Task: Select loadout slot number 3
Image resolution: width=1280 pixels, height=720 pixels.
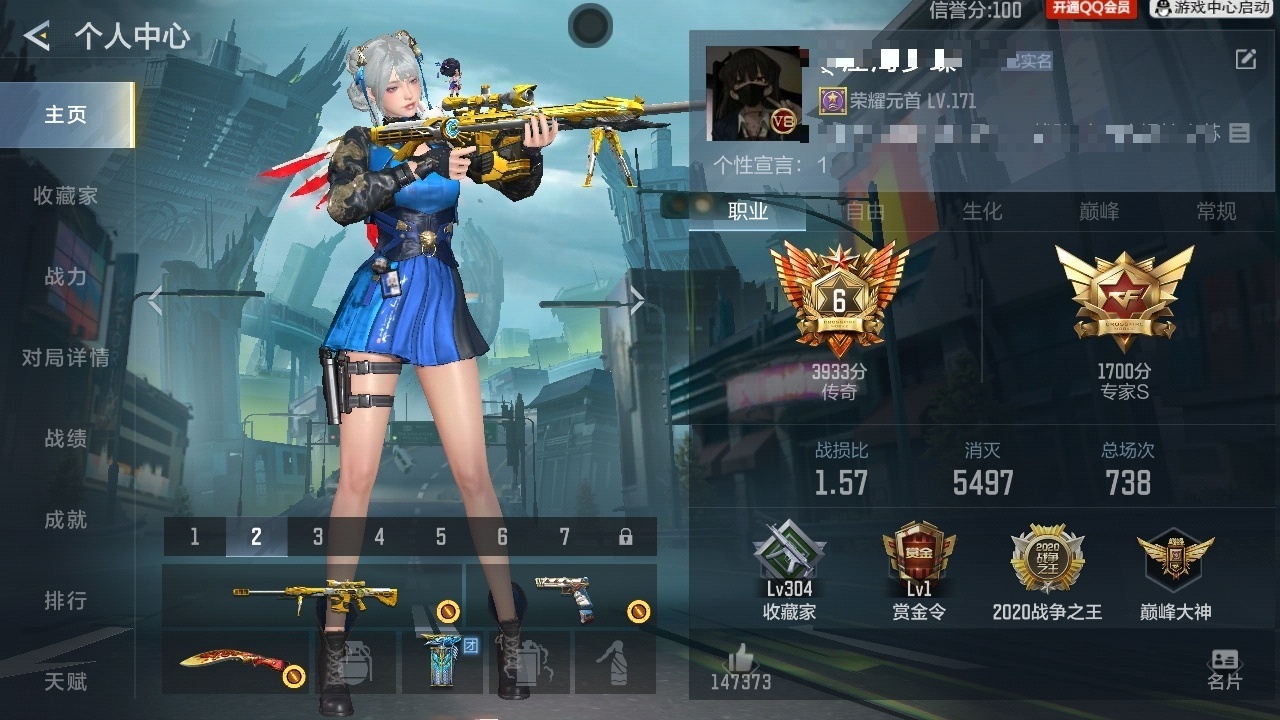Action: click(318, 537)
